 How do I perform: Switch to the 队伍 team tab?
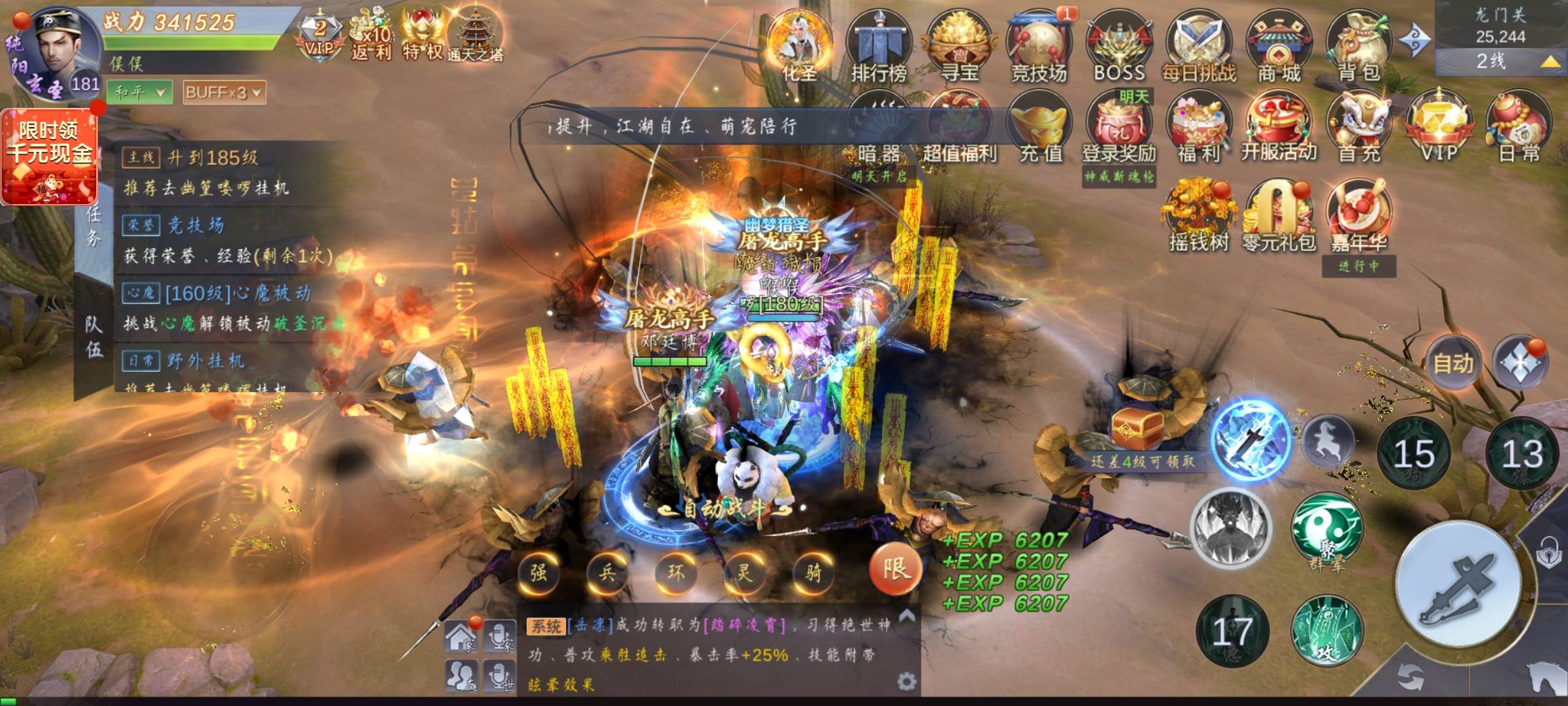[93, 337]
